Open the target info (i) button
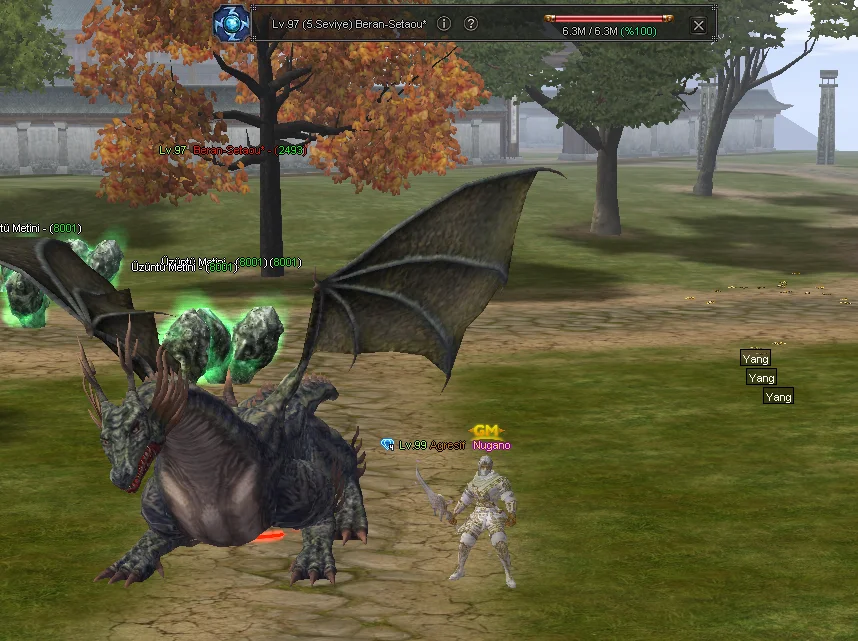Viewport: 858px width, 641px height. click(444, 23)
